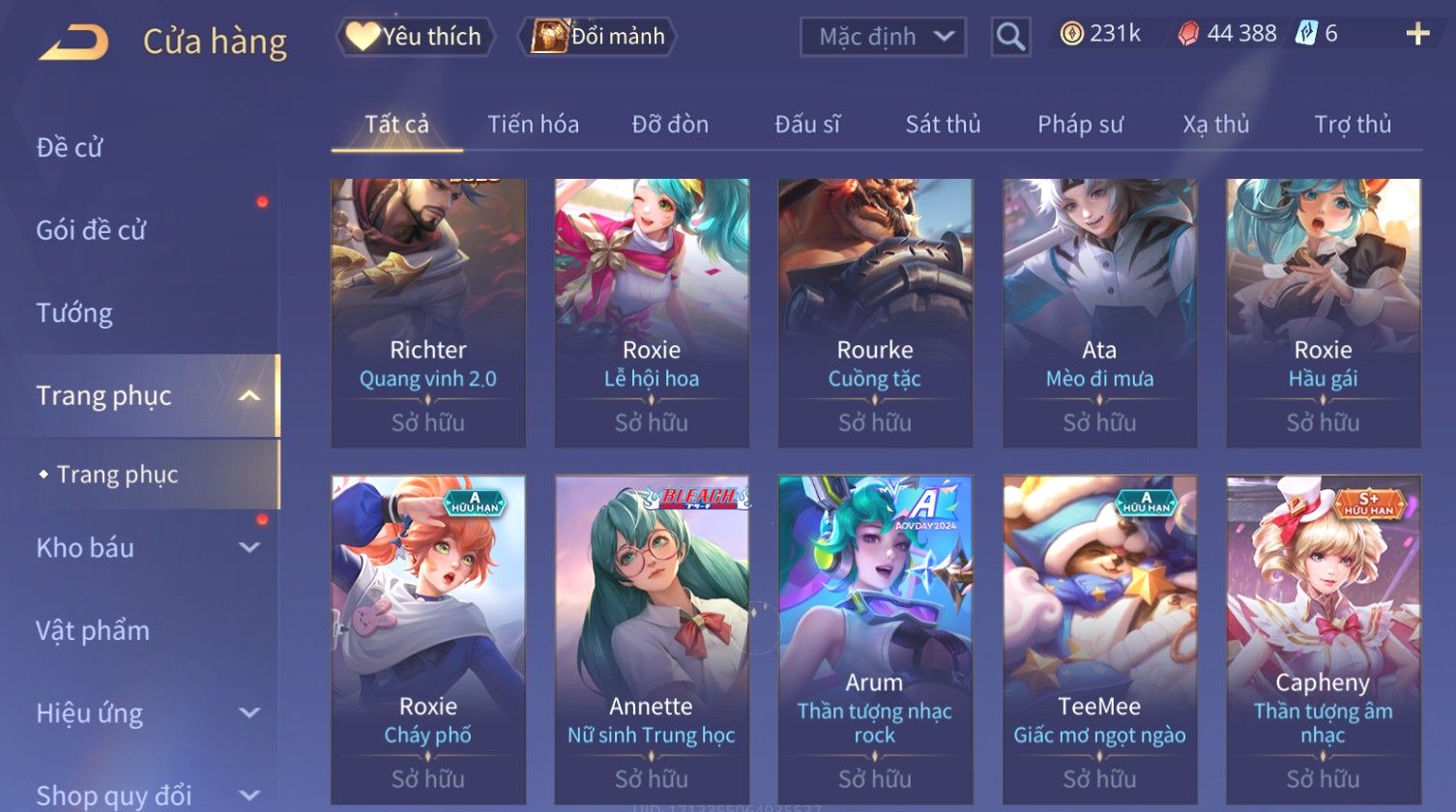Open the Đề cử menu entry
The height and width of the screenshot is (812, 1456).
tap(70, 148)
